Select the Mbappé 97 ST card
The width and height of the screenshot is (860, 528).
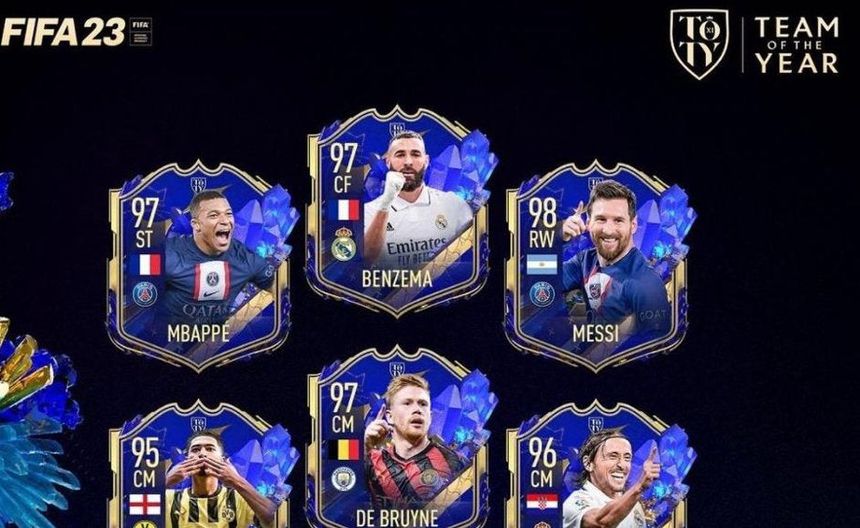(x=198, y=265)
